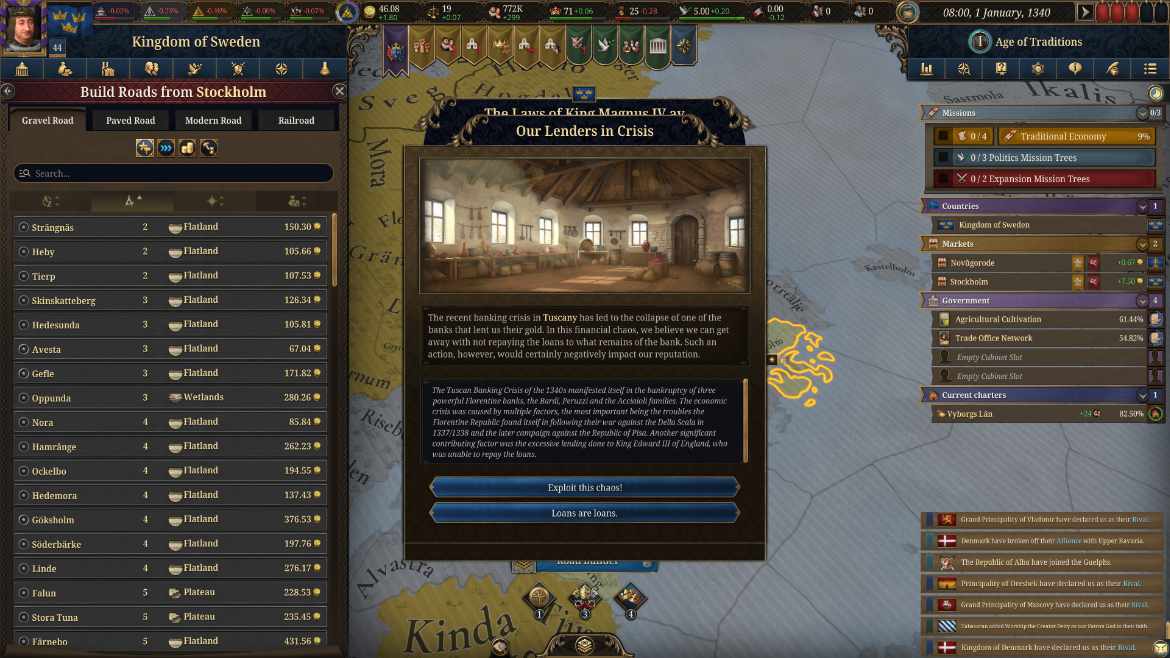Switch to the Paved Road tab
This screenshot has height=658, width=1170.
pos(130,121)
